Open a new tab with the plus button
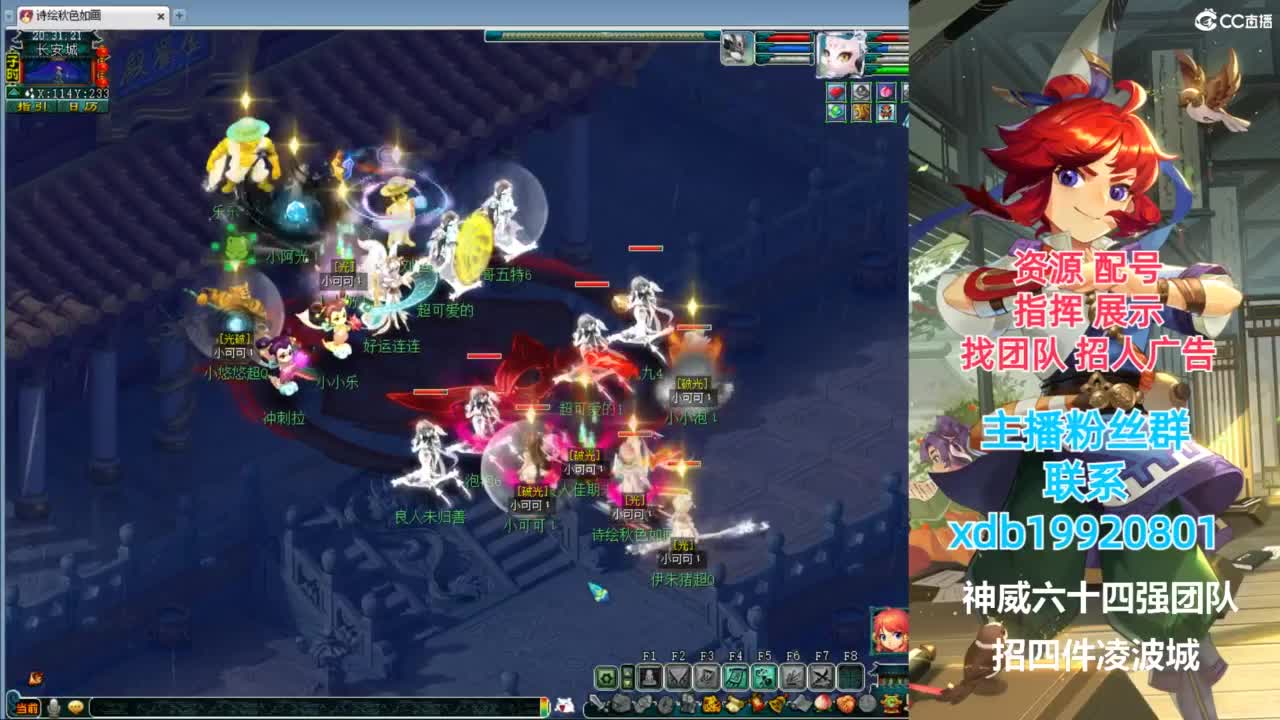The height and width of the screenshot is (720, 1280). pos(178,16)
